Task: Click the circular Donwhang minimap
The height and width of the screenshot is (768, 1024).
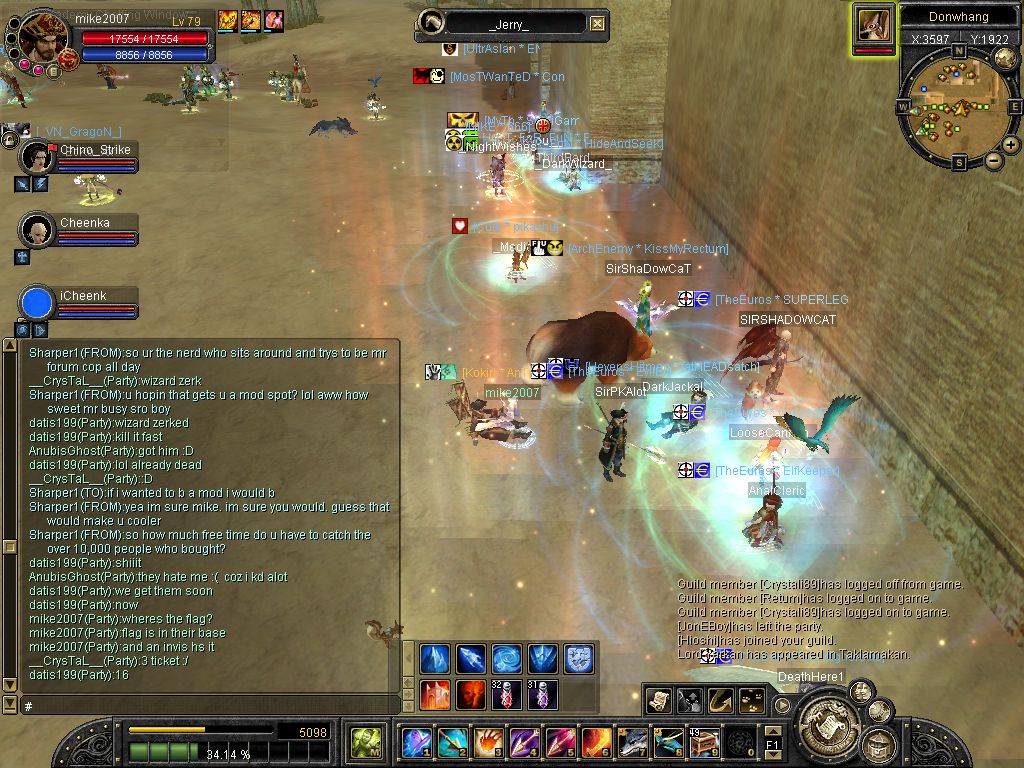Action: [x=957, y=105]
